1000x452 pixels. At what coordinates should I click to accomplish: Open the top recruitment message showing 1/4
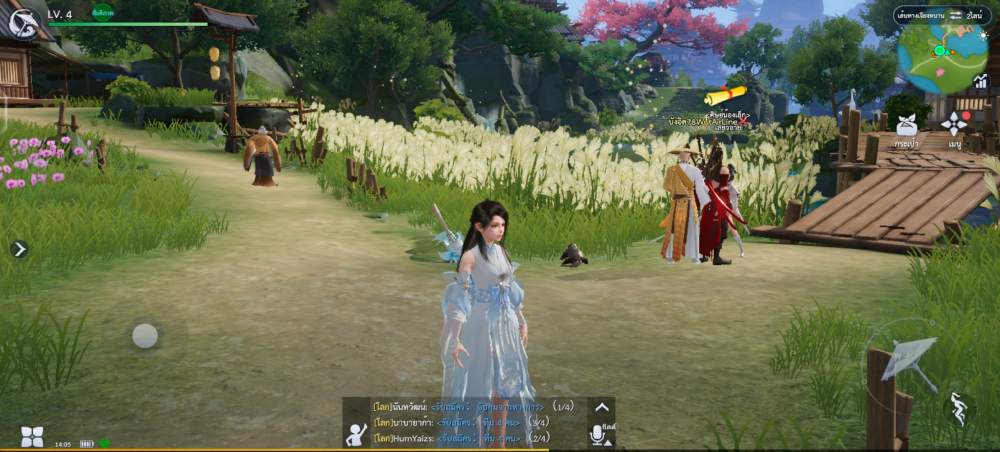tap(472, 407)
